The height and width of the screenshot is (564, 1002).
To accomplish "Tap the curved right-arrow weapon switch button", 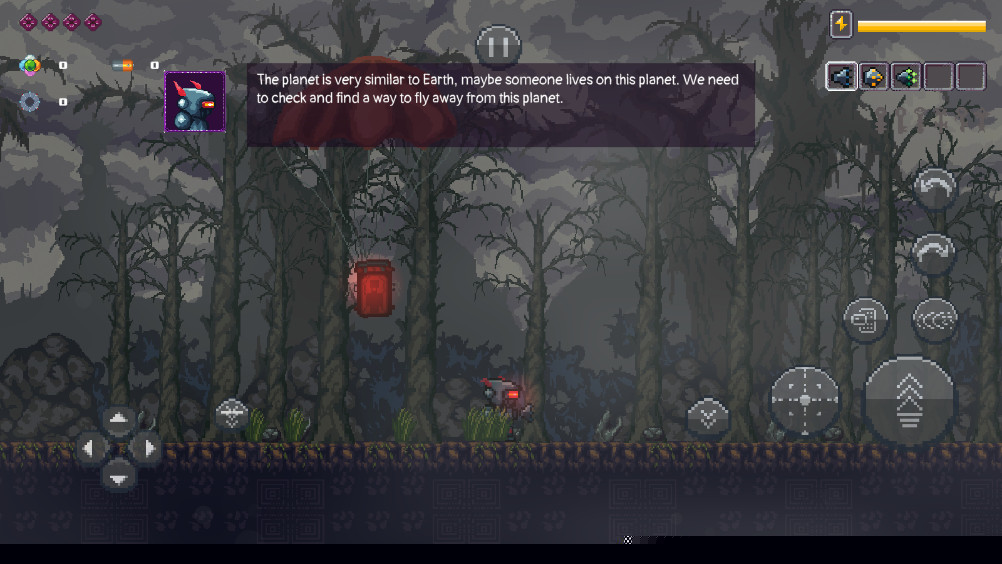I will 935,253.
